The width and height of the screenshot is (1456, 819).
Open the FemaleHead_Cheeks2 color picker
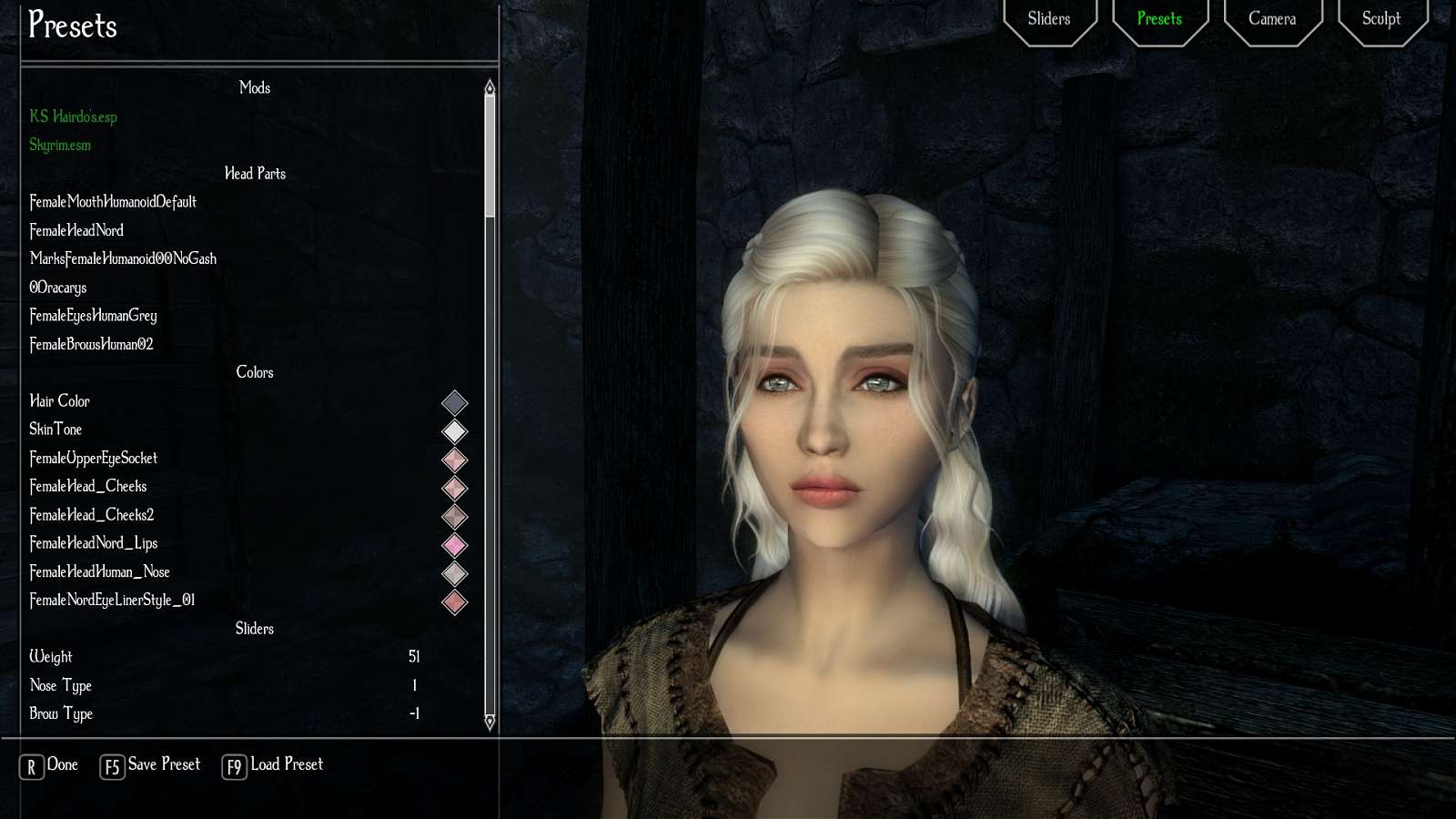(x=455, y=517)
